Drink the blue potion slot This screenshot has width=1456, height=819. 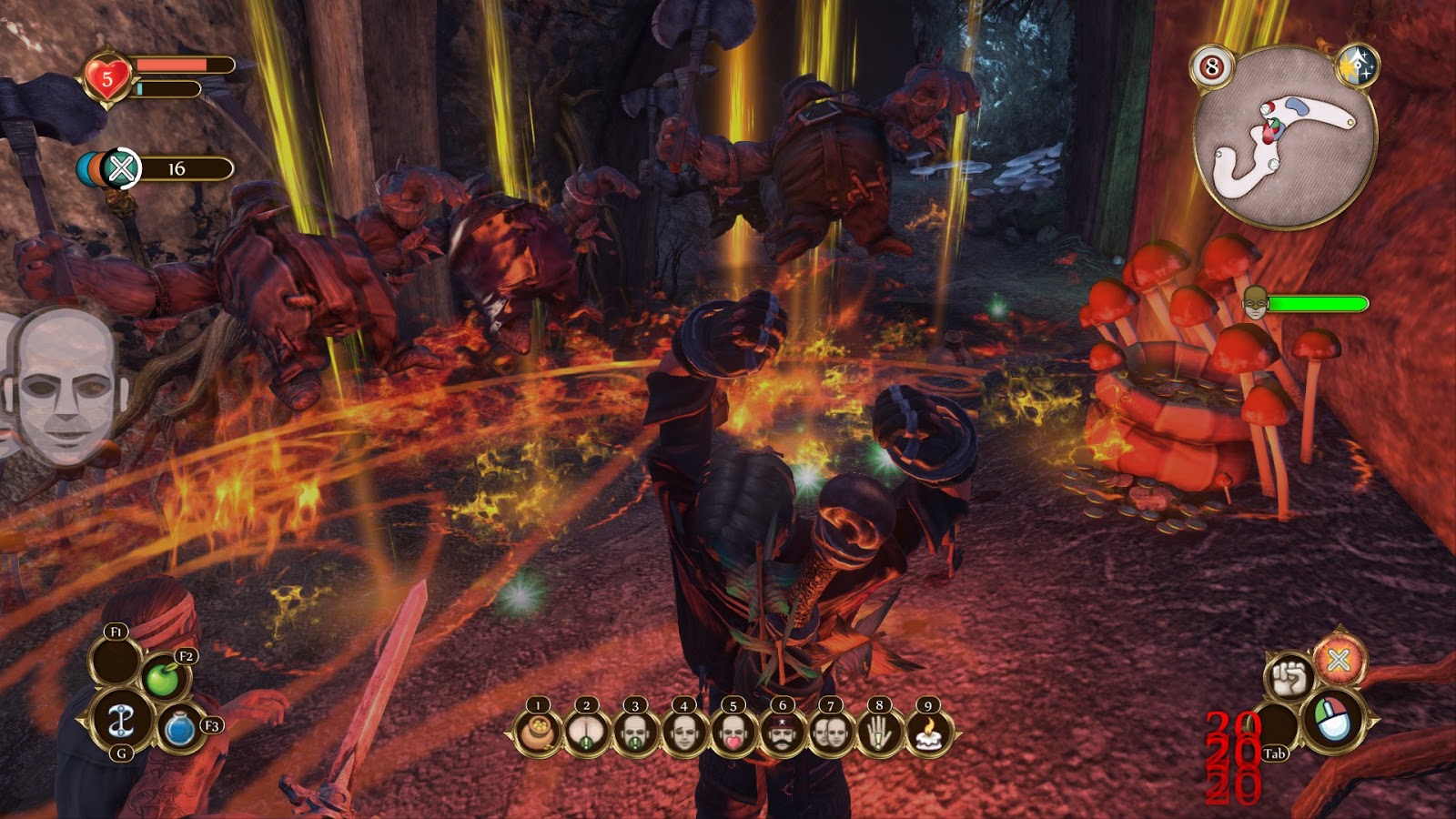[180, 730]
